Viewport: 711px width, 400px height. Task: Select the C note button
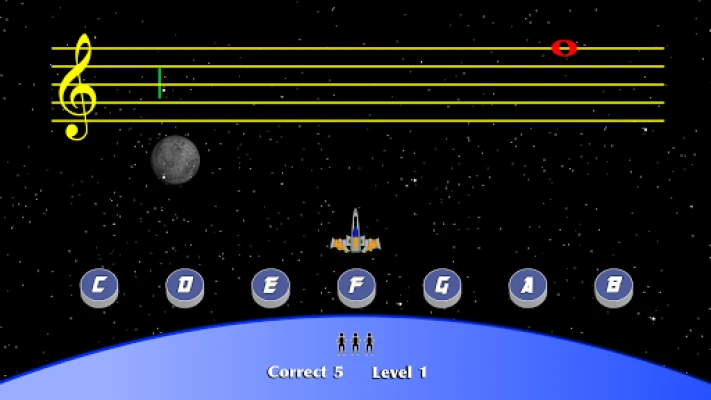click(x=99, y=286)
